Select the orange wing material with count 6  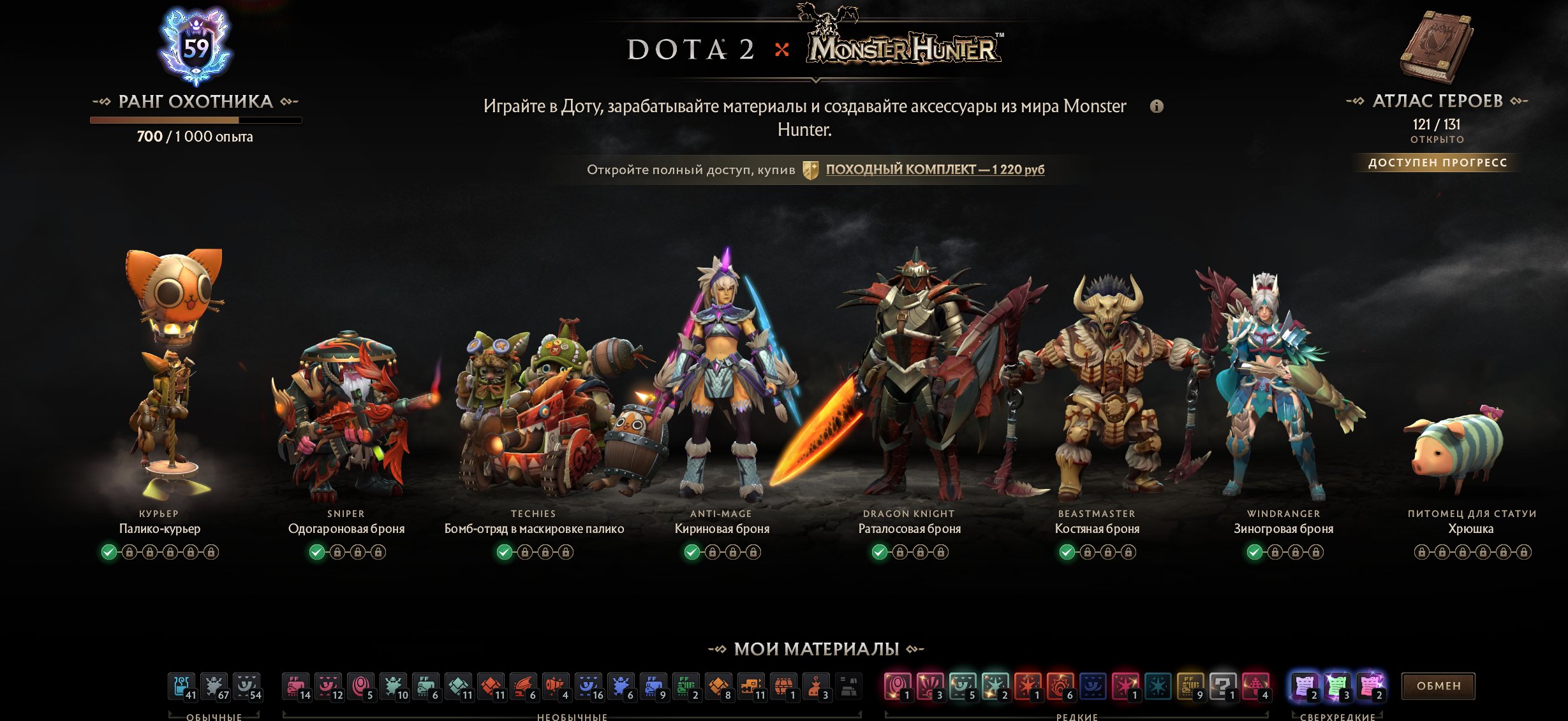(x=524, y=685)
